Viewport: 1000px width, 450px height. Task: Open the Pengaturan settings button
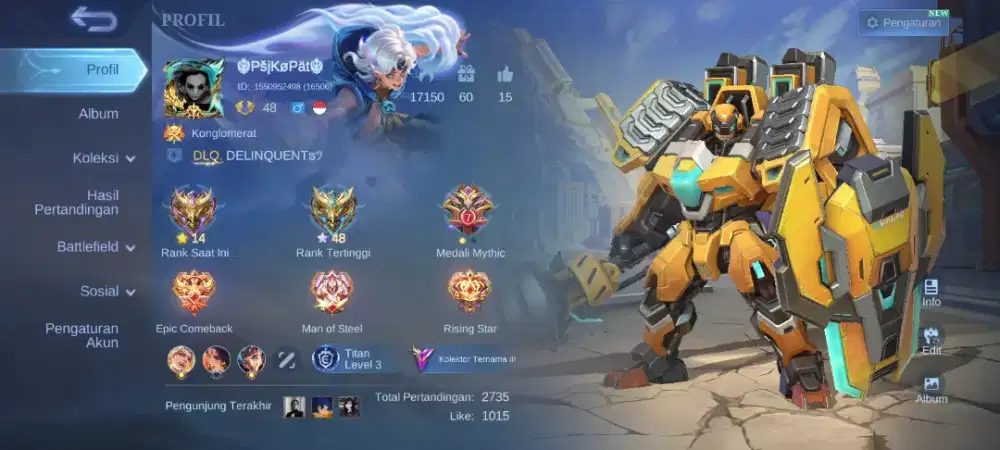pos(903,22)
